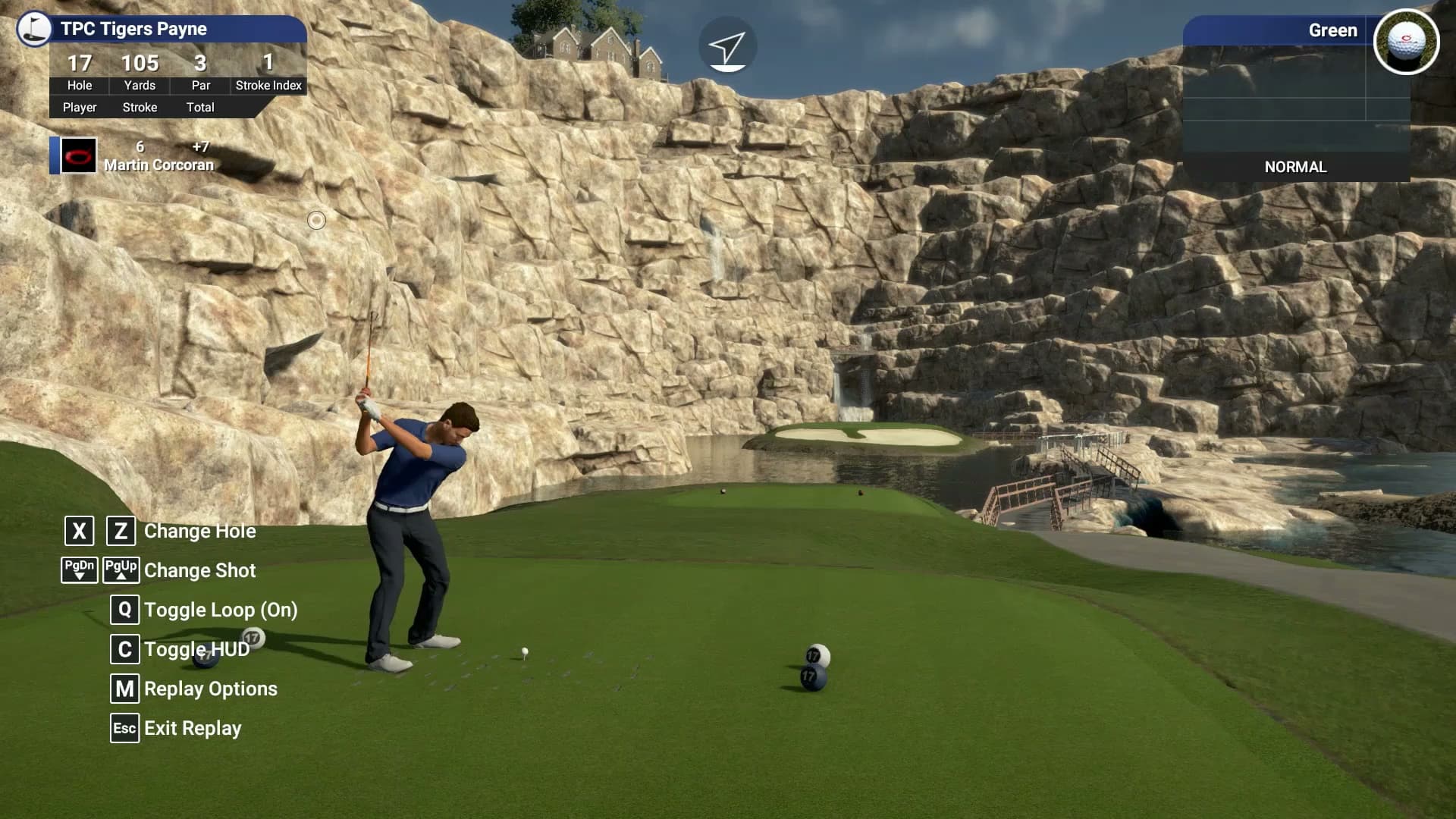Click the X key icon for Change Hole
The image size is (1456, 819).
(78, 531)
